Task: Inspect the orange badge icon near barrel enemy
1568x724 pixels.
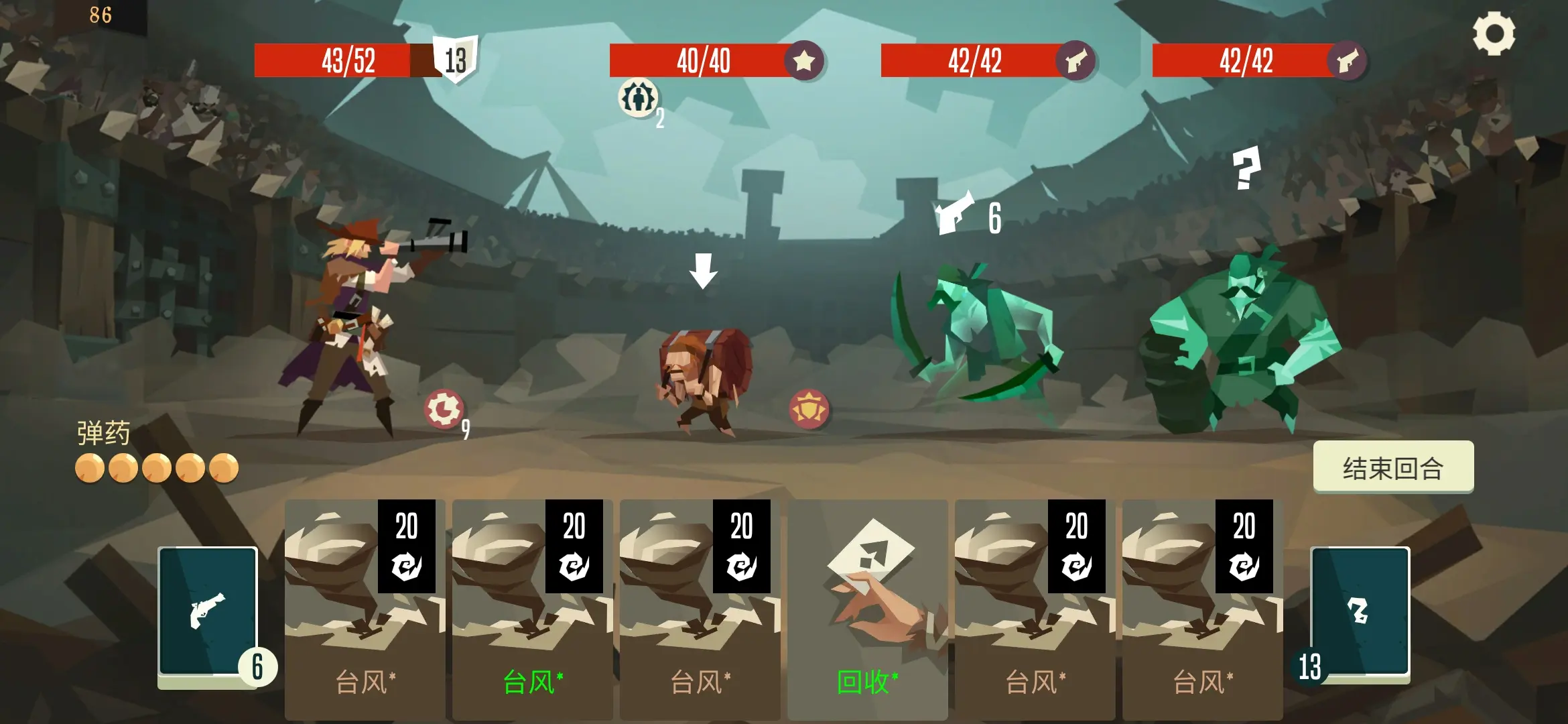Action: point(809,408)
